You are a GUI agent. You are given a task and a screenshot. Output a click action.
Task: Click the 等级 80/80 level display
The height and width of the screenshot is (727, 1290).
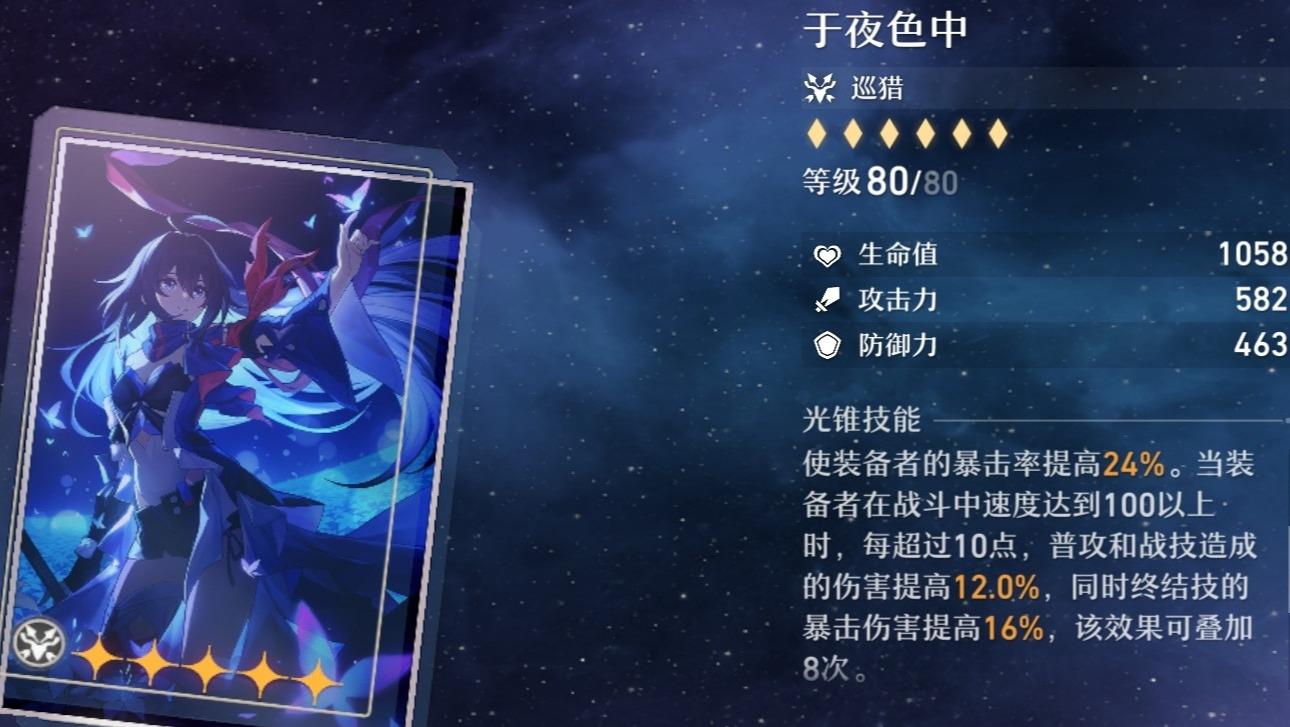click(880, 180)
